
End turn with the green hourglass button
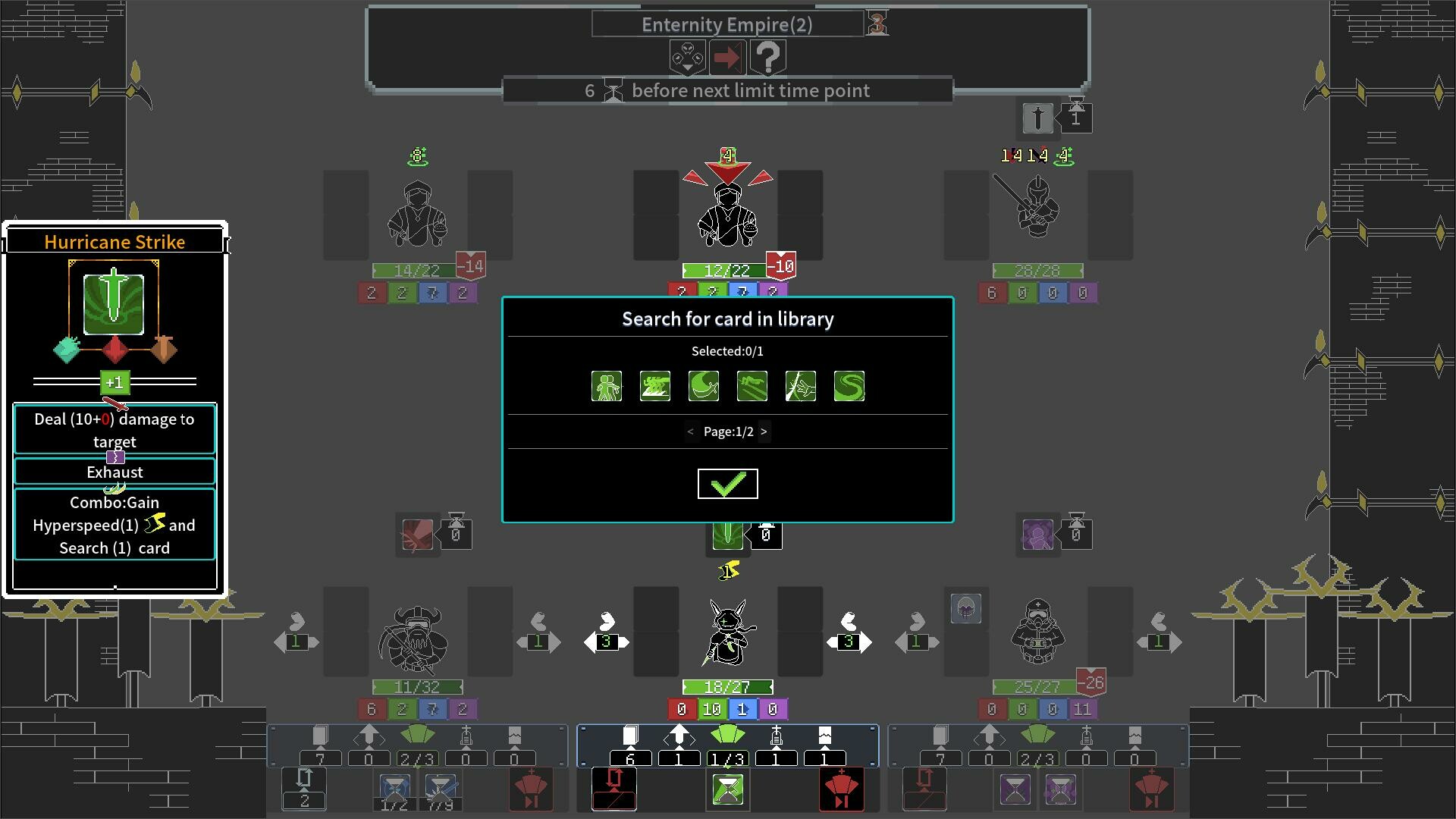pos(727,789)
